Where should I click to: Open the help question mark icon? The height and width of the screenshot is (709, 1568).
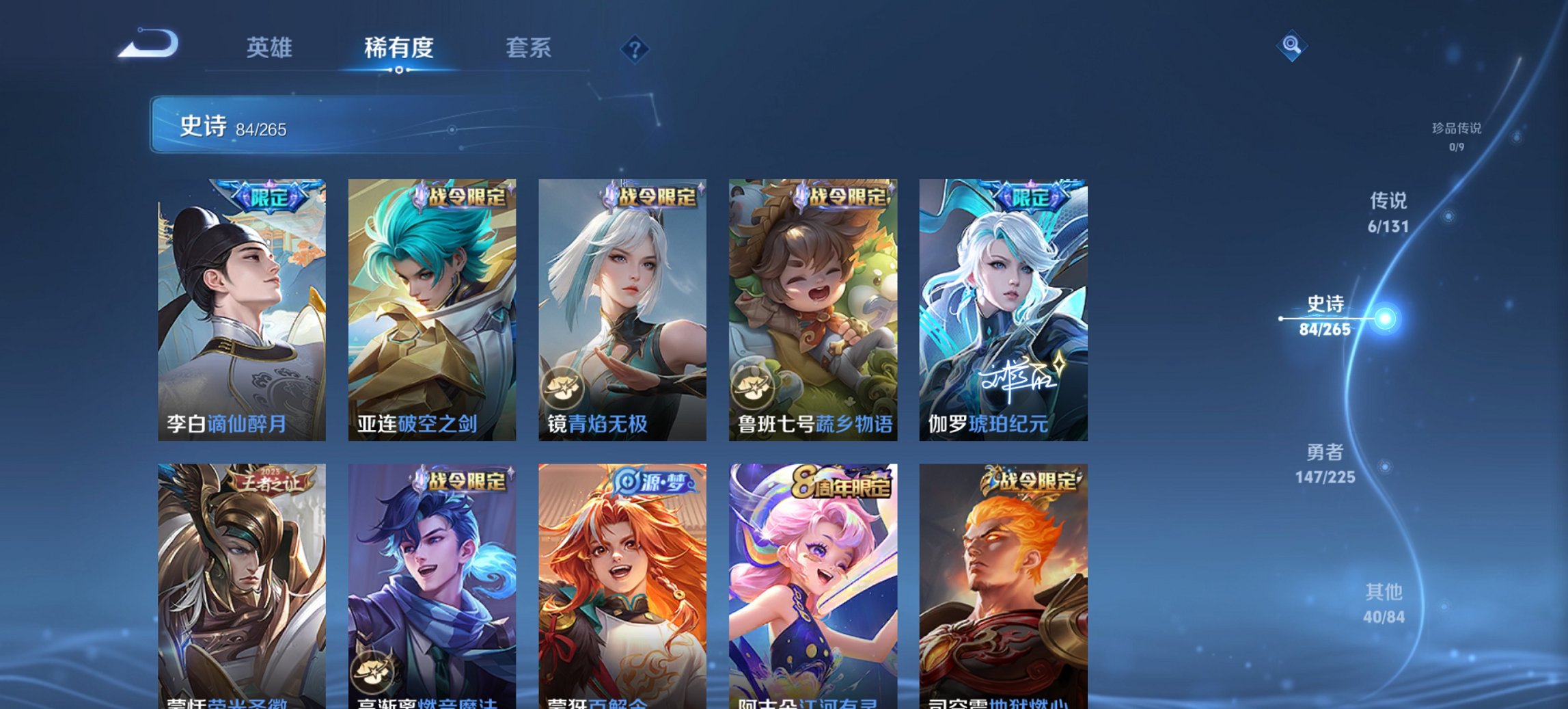pyautogui.click(x=633, y=48)
